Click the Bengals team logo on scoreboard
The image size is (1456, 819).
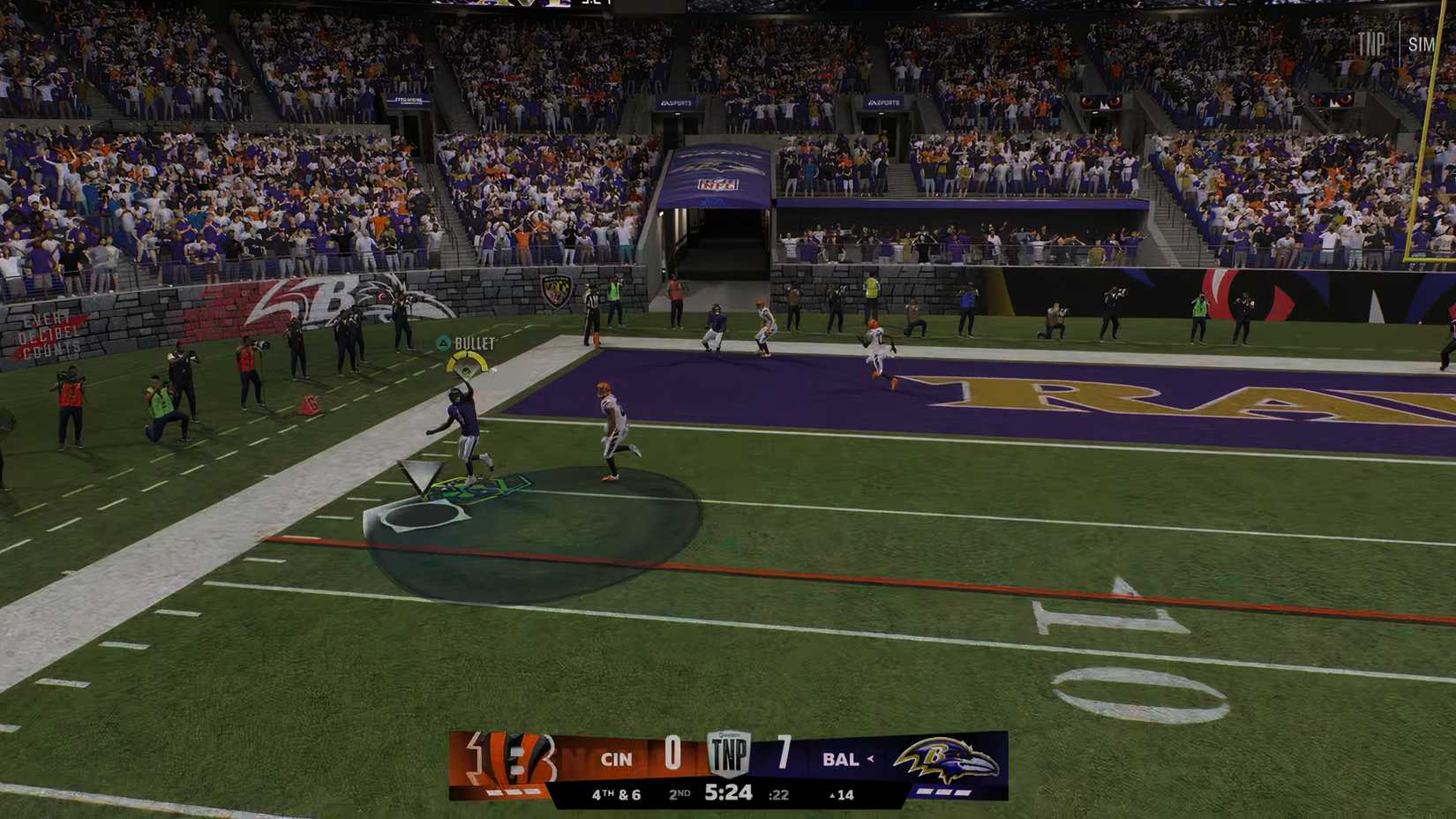point(512,759)
